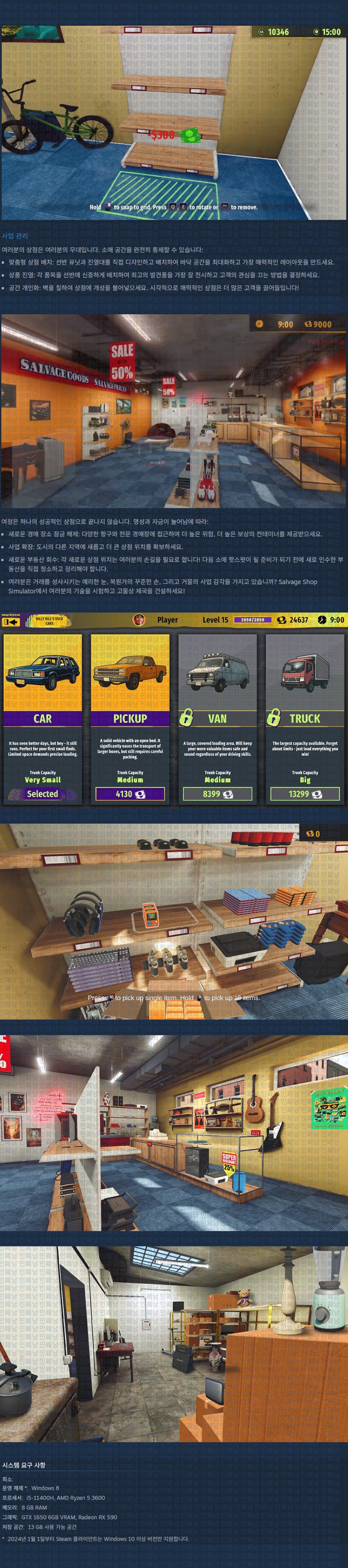The image size is (348, 1568).
Task: Purchase the Van for 8399
Action: 217,794
